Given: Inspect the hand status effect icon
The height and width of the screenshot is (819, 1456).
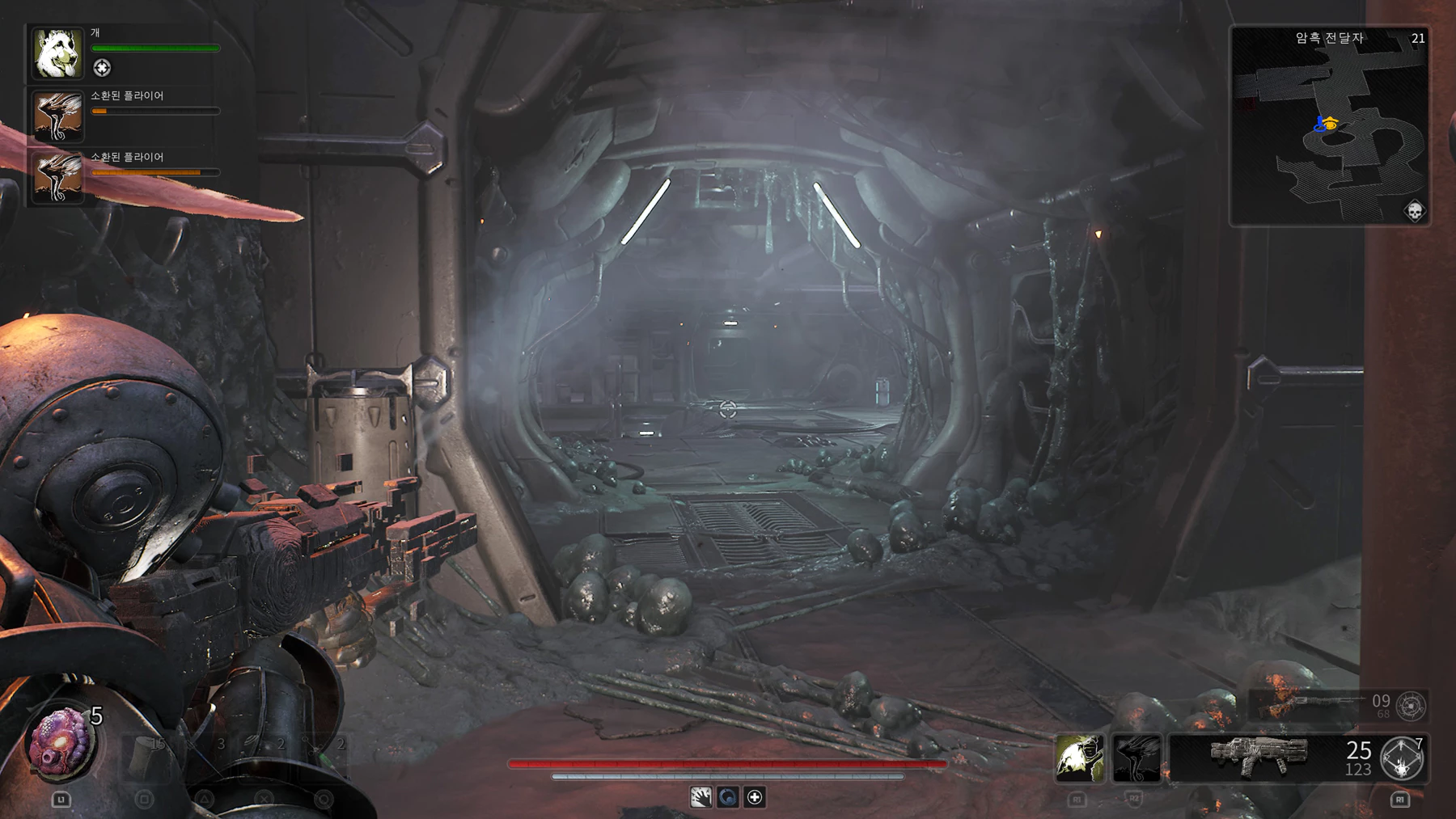Looking at the screenshot, I should pyautogui.click(x=700, y=797).
